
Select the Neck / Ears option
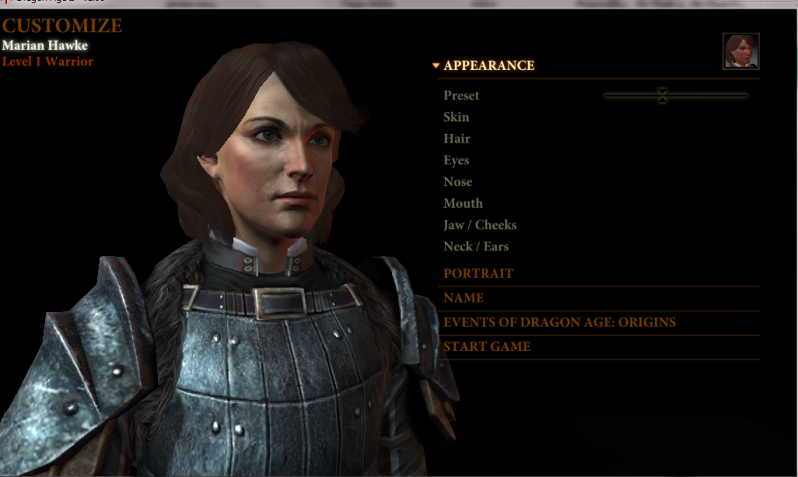pos(476,247)
